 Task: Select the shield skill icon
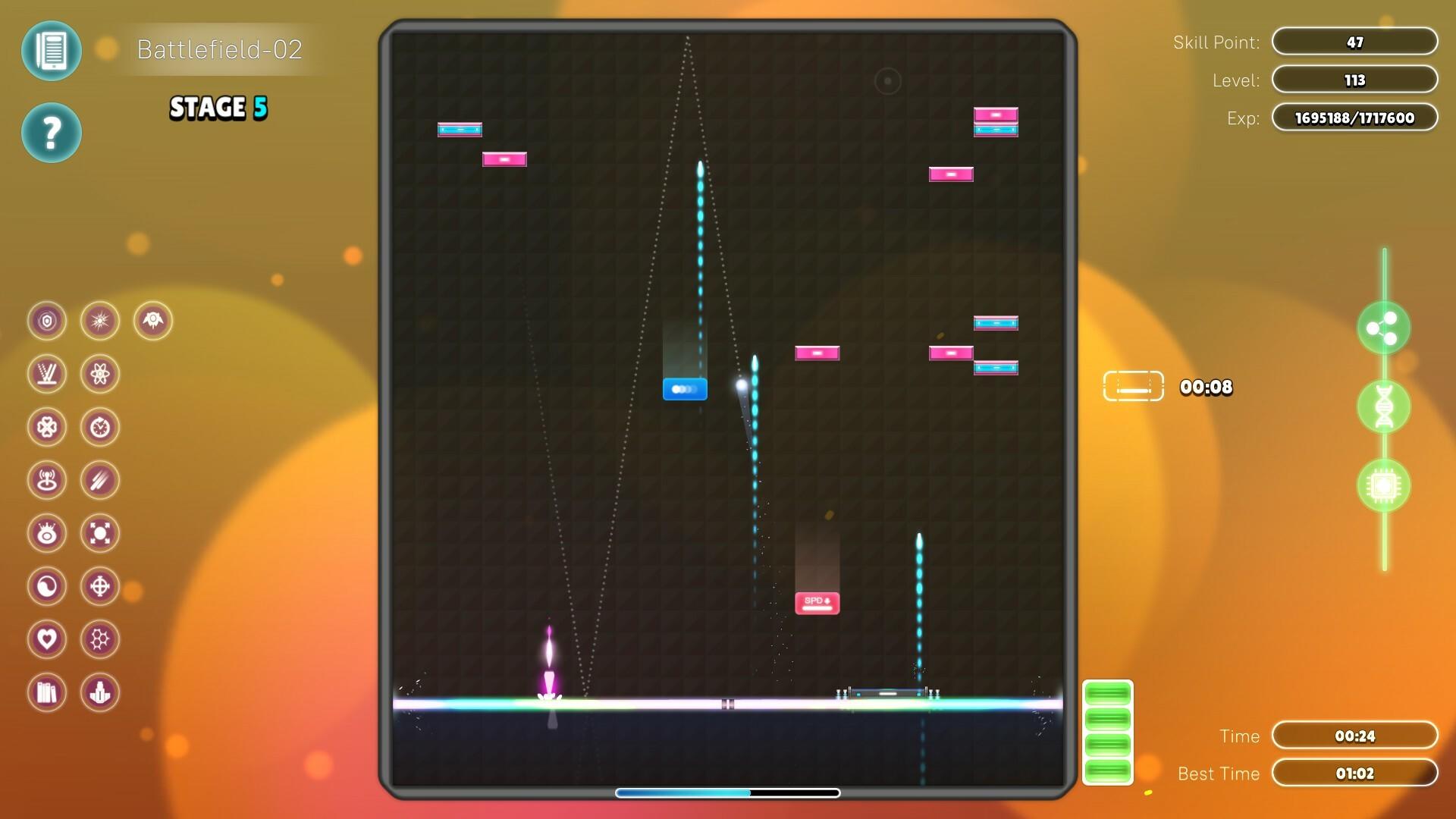point(47,321)
